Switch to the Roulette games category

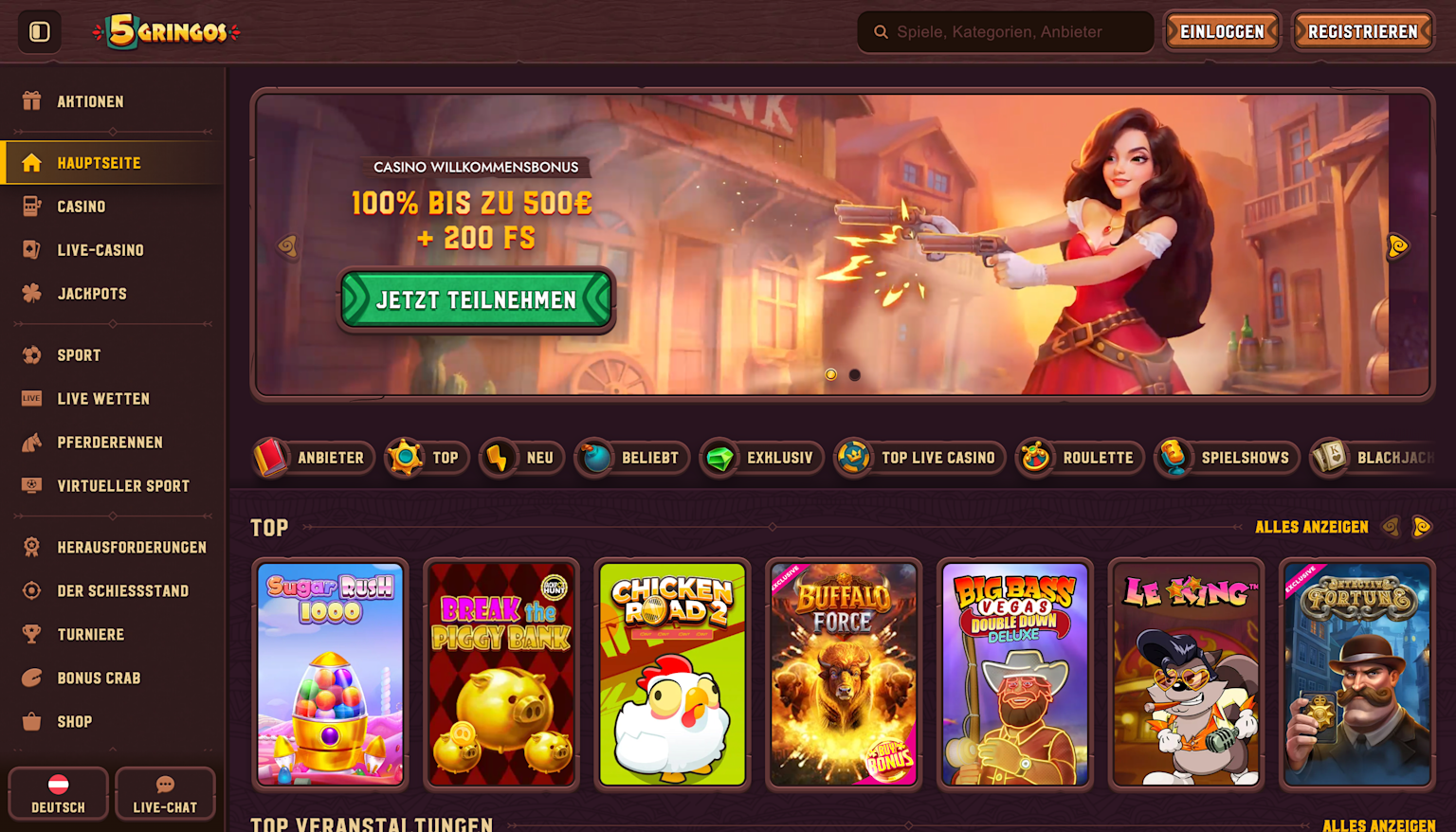1079,458
